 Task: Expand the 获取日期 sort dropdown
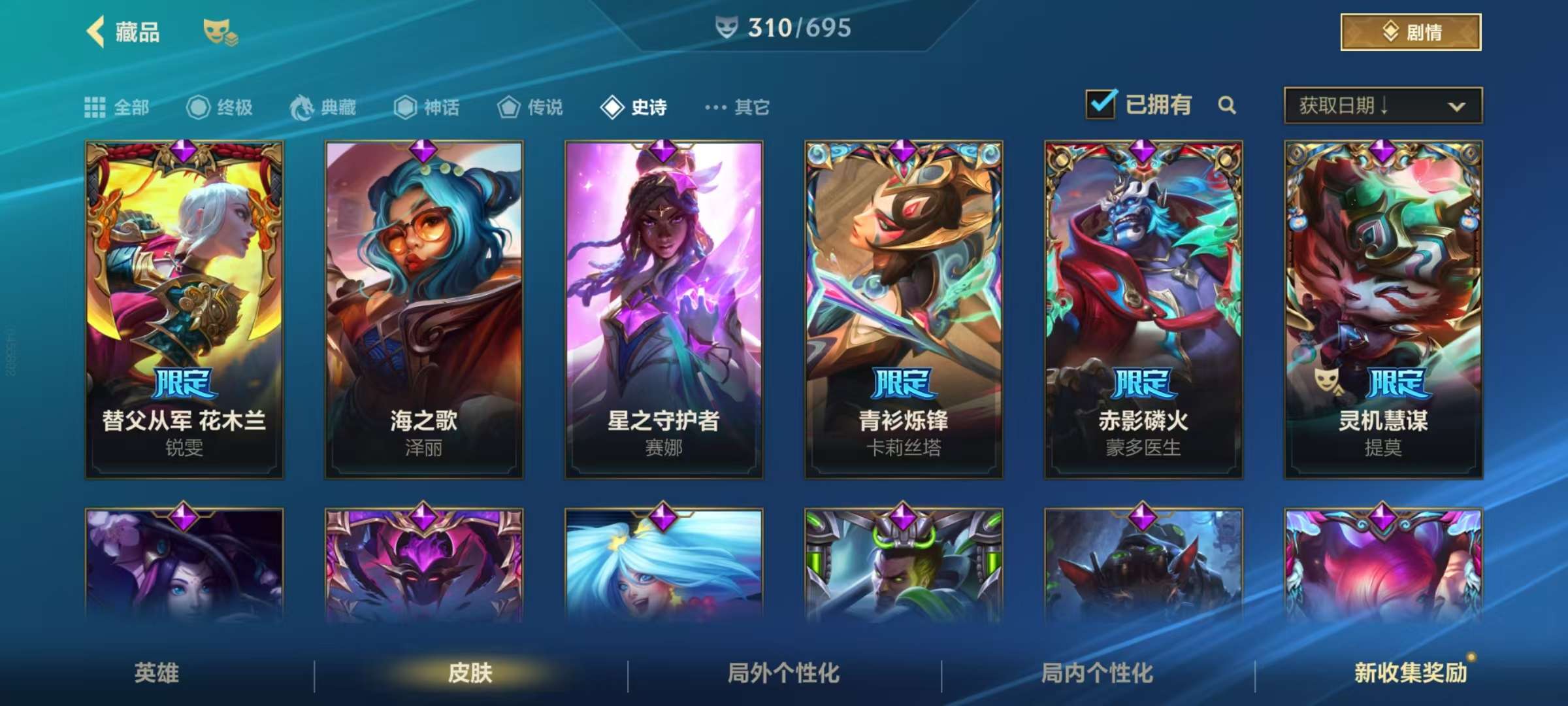pyautogui.click(x=1382, y=105)
